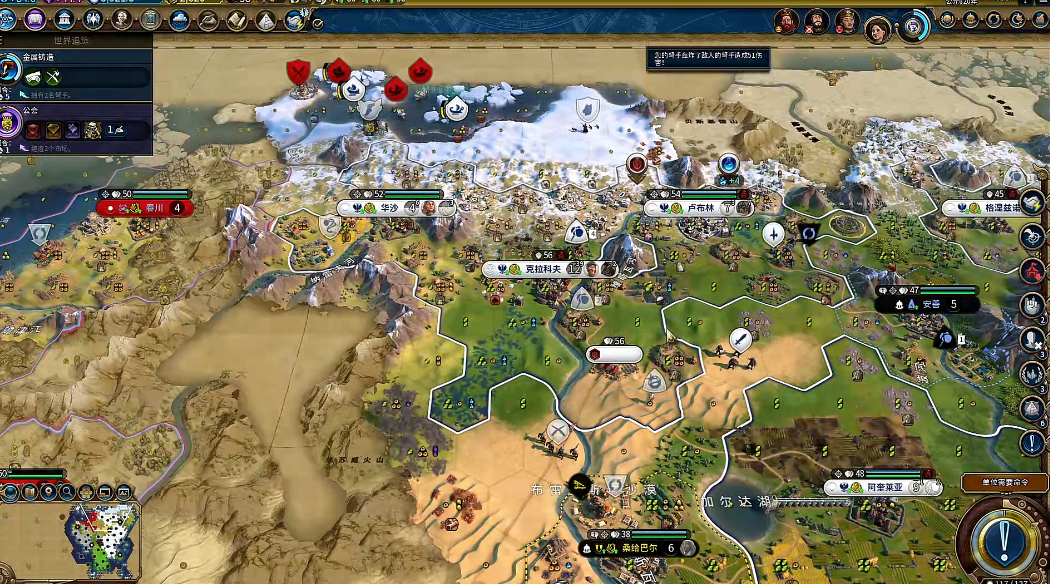
Task: Open the climate cloud icon
Action: pyautogui.click(x=180, y=19)
